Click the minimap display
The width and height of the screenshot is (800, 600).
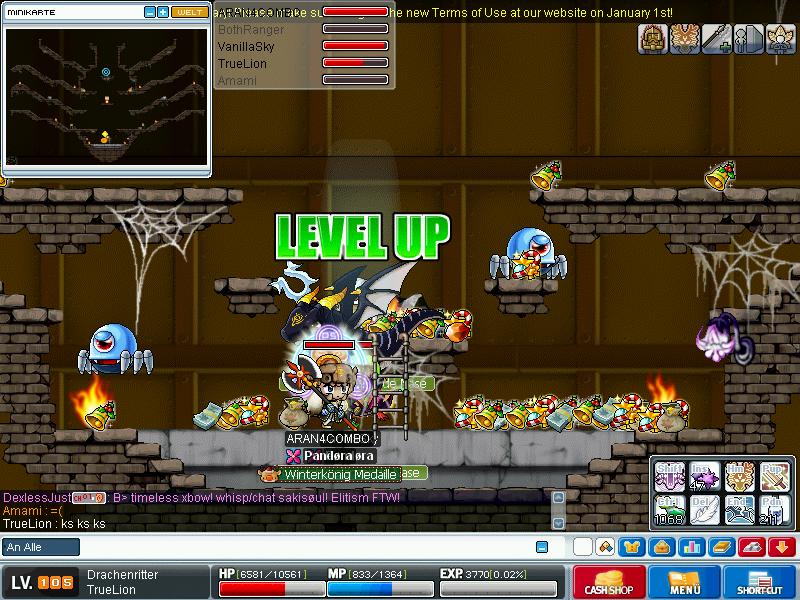point(106,97)
